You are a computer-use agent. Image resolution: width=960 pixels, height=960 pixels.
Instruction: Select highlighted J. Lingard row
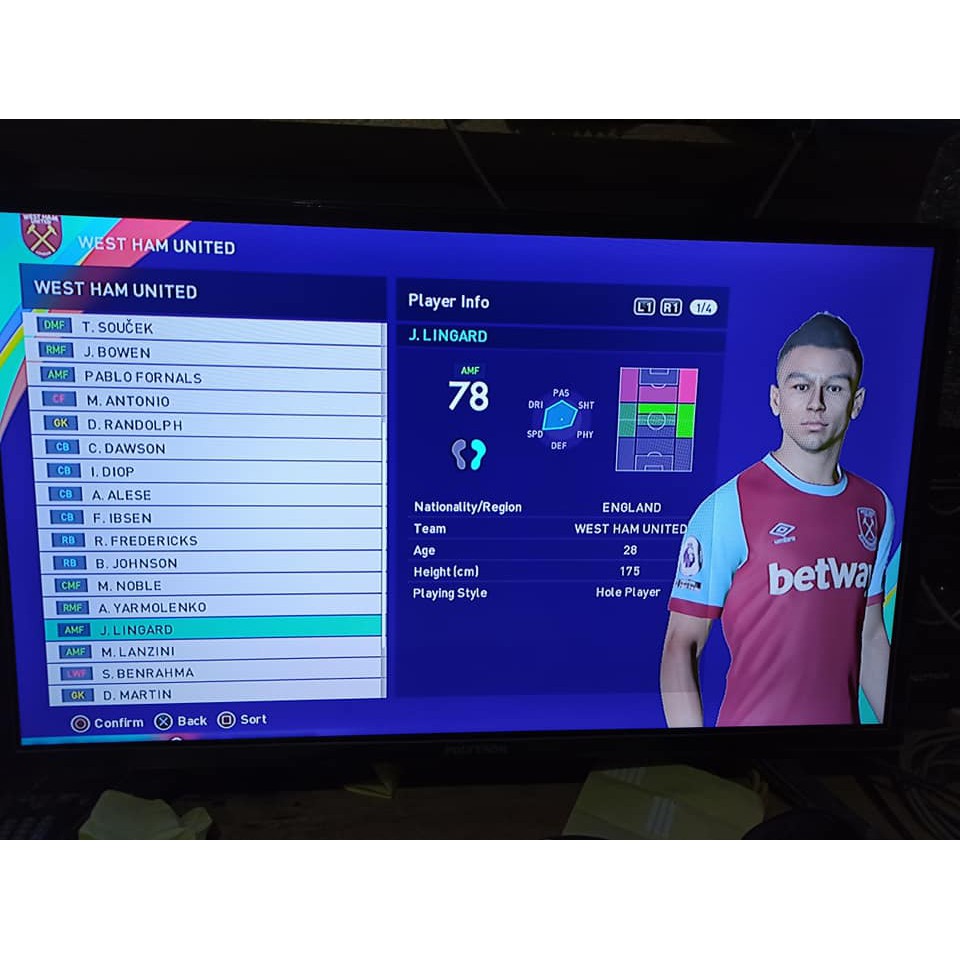tap(214, 630)
